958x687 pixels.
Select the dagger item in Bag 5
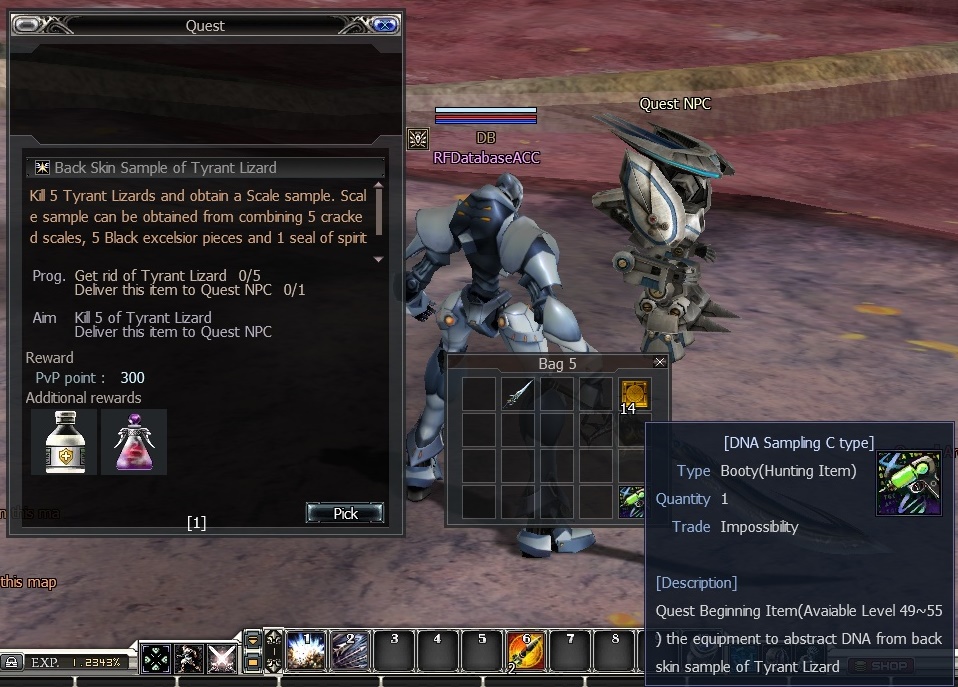click(518, 393)
